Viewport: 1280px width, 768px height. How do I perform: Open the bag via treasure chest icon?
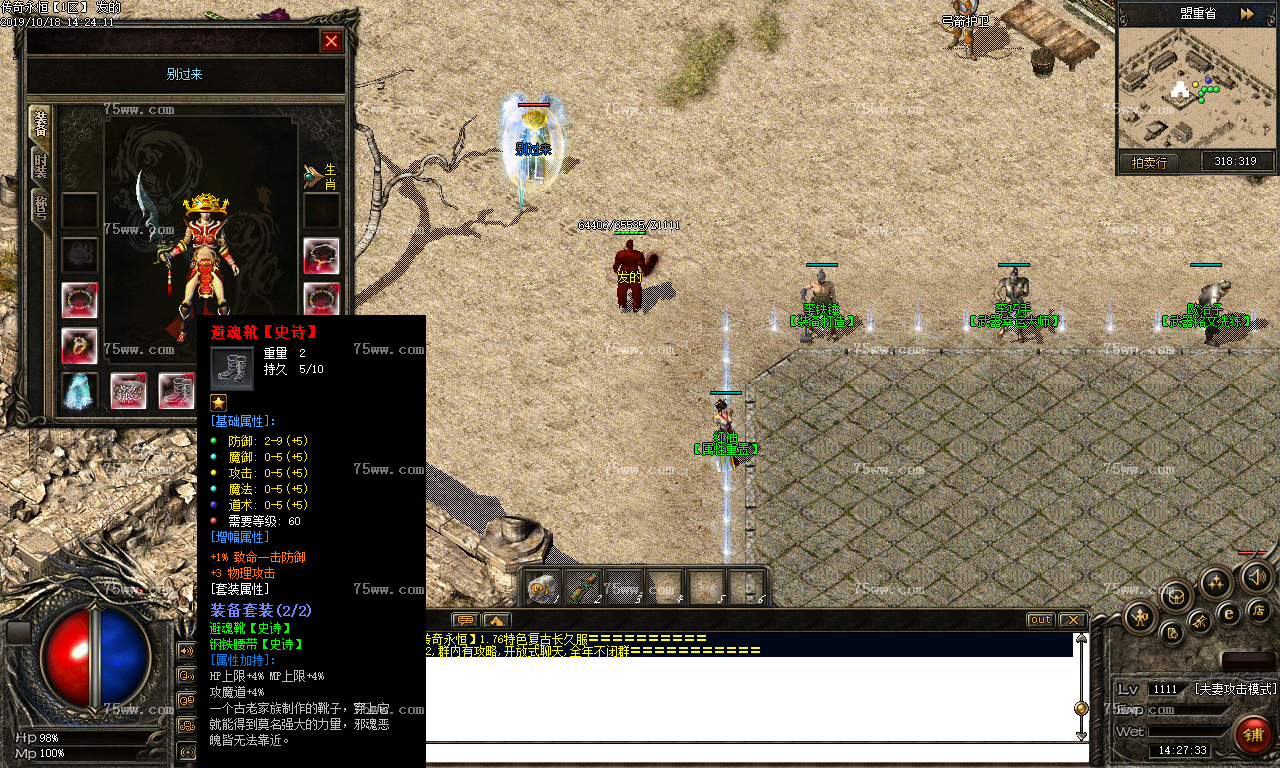pos(1177,596)
